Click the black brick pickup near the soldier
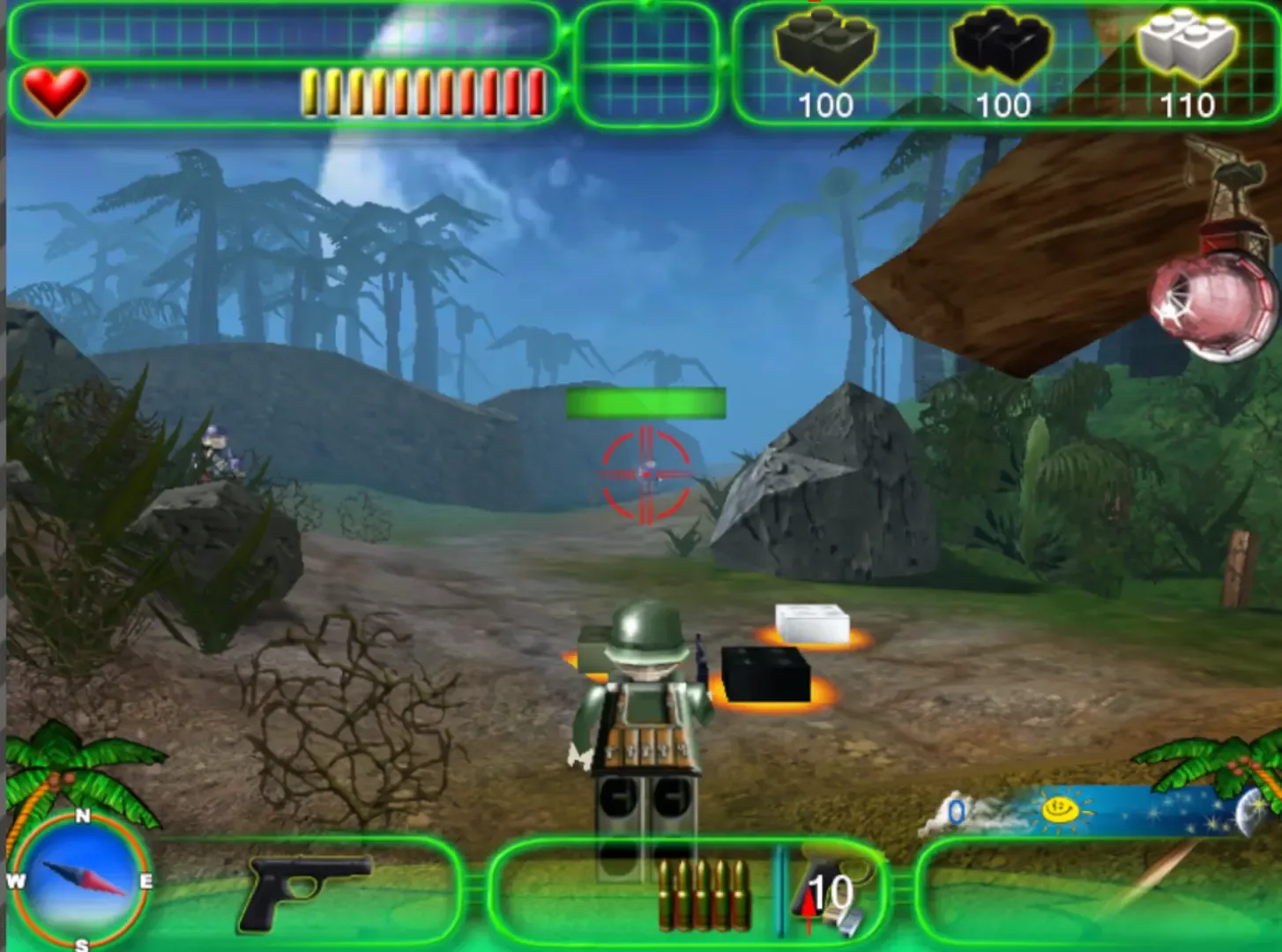Screen dimensions: 1282x952 pos(763,674)
